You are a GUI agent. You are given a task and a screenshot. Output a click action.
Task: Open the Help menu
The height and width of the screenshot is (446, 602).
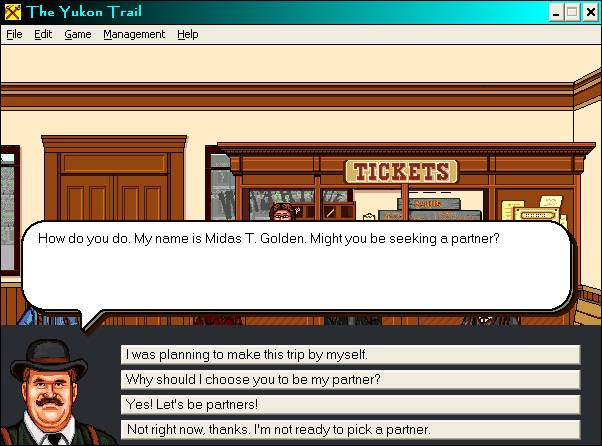[188, 34]
